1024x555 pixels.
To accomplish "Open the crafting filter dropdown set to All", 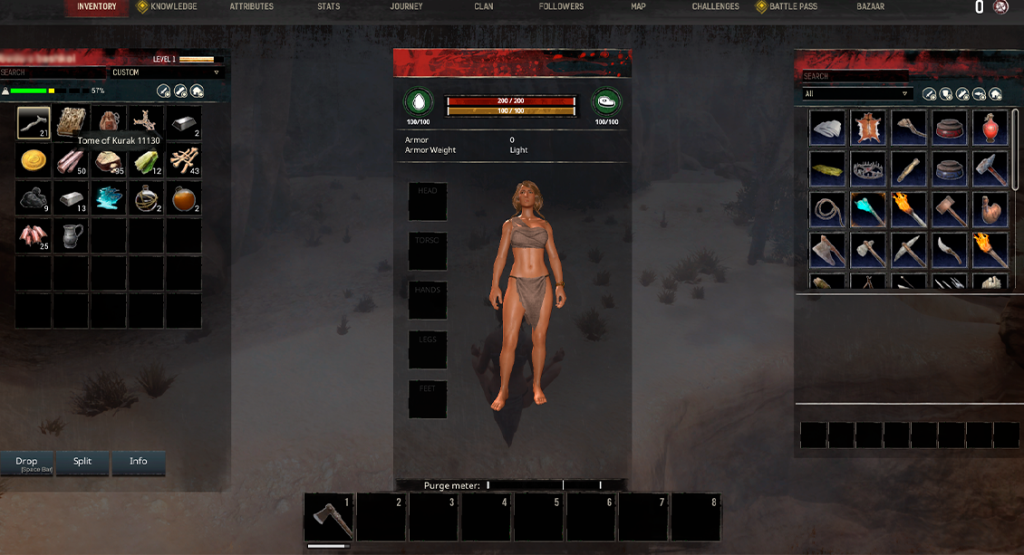I will pyautogui.click(x=857, y=94).
